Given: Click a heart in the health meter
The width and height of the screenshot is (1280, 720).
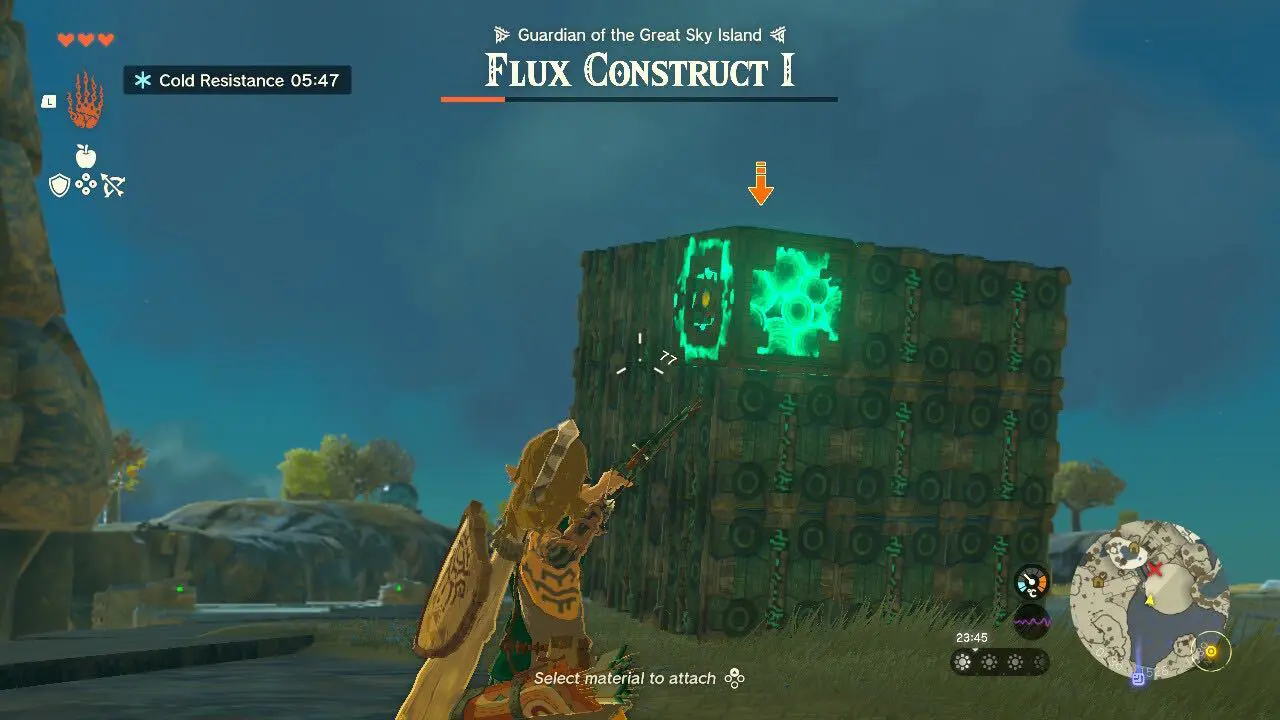Looking at the screenshot, I should tap(63, 38).
